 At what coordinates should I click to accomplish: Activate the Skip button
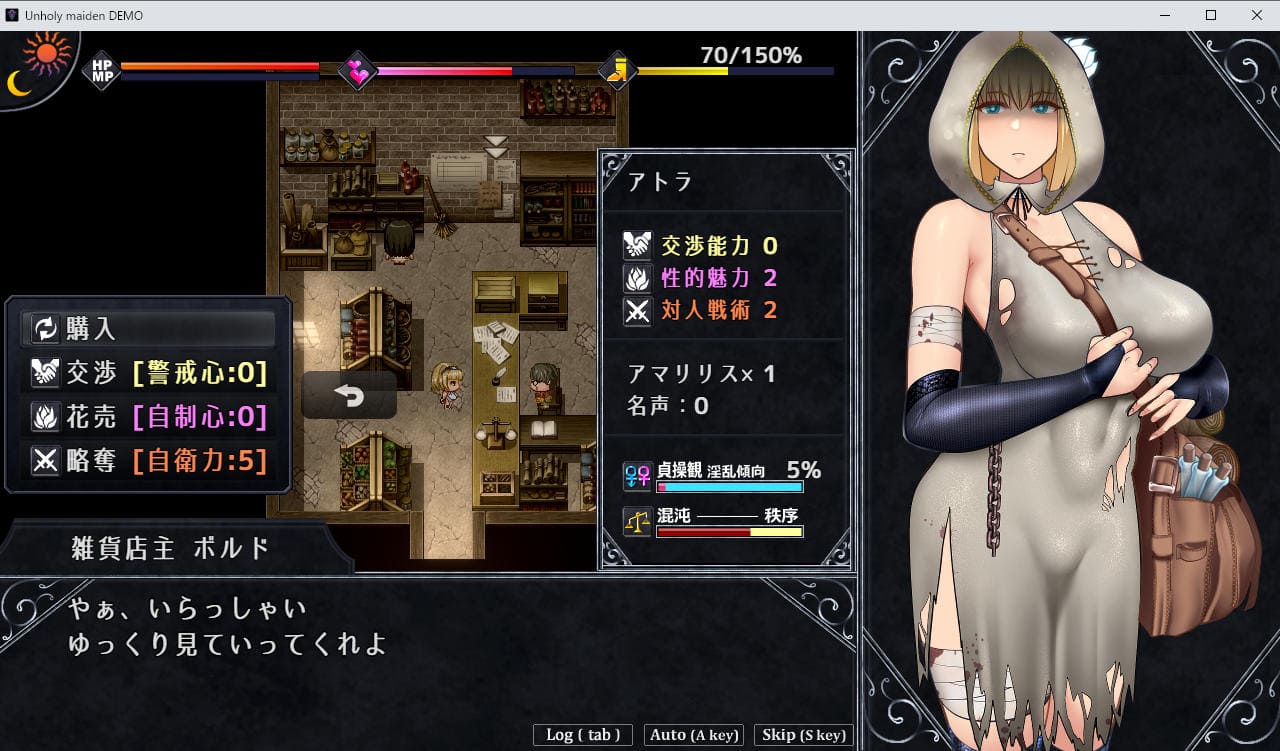[x=804, y=735]
